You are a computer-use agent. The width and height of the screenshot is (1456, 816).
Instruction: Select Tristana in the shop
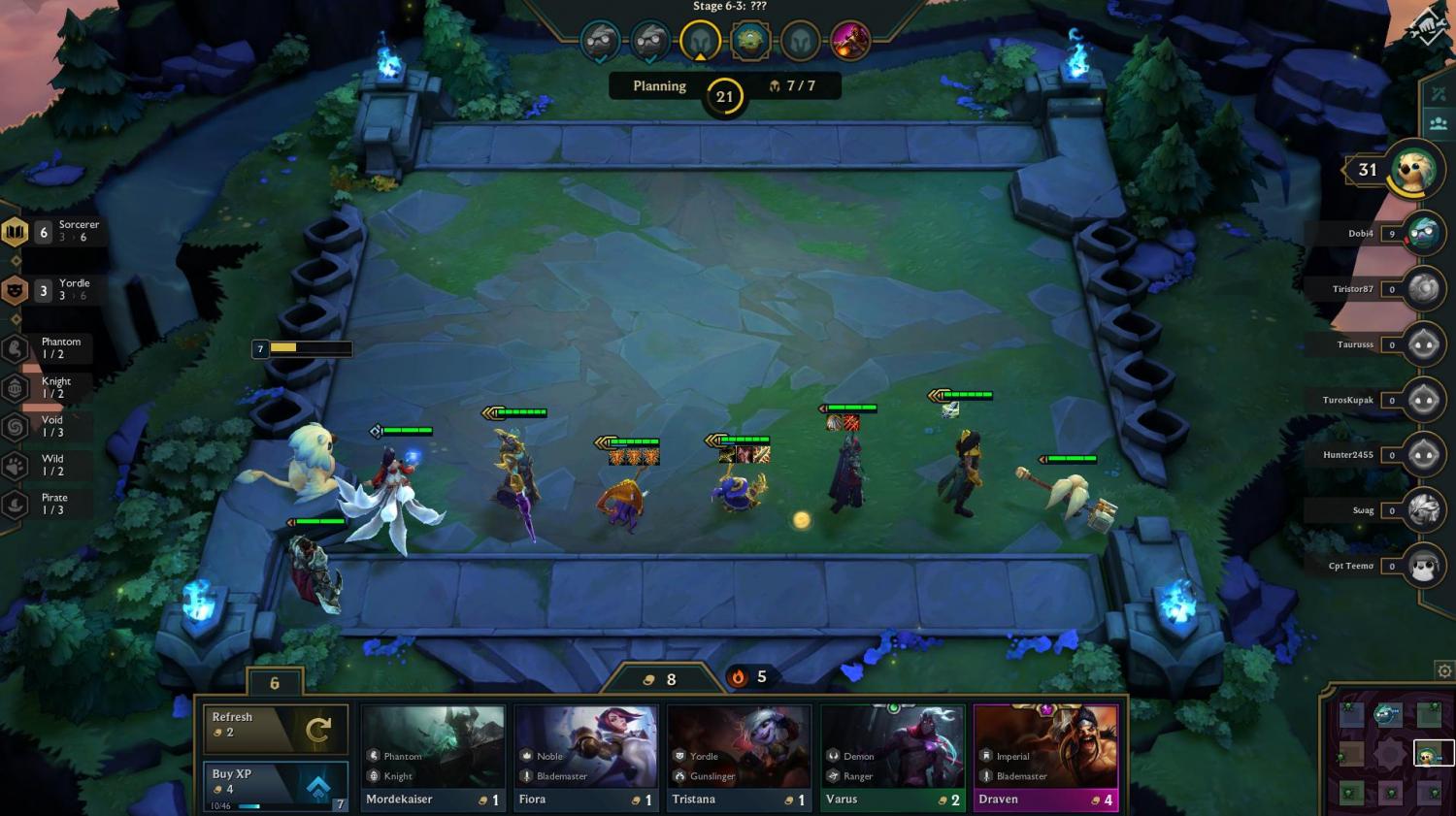coord(740,759)
